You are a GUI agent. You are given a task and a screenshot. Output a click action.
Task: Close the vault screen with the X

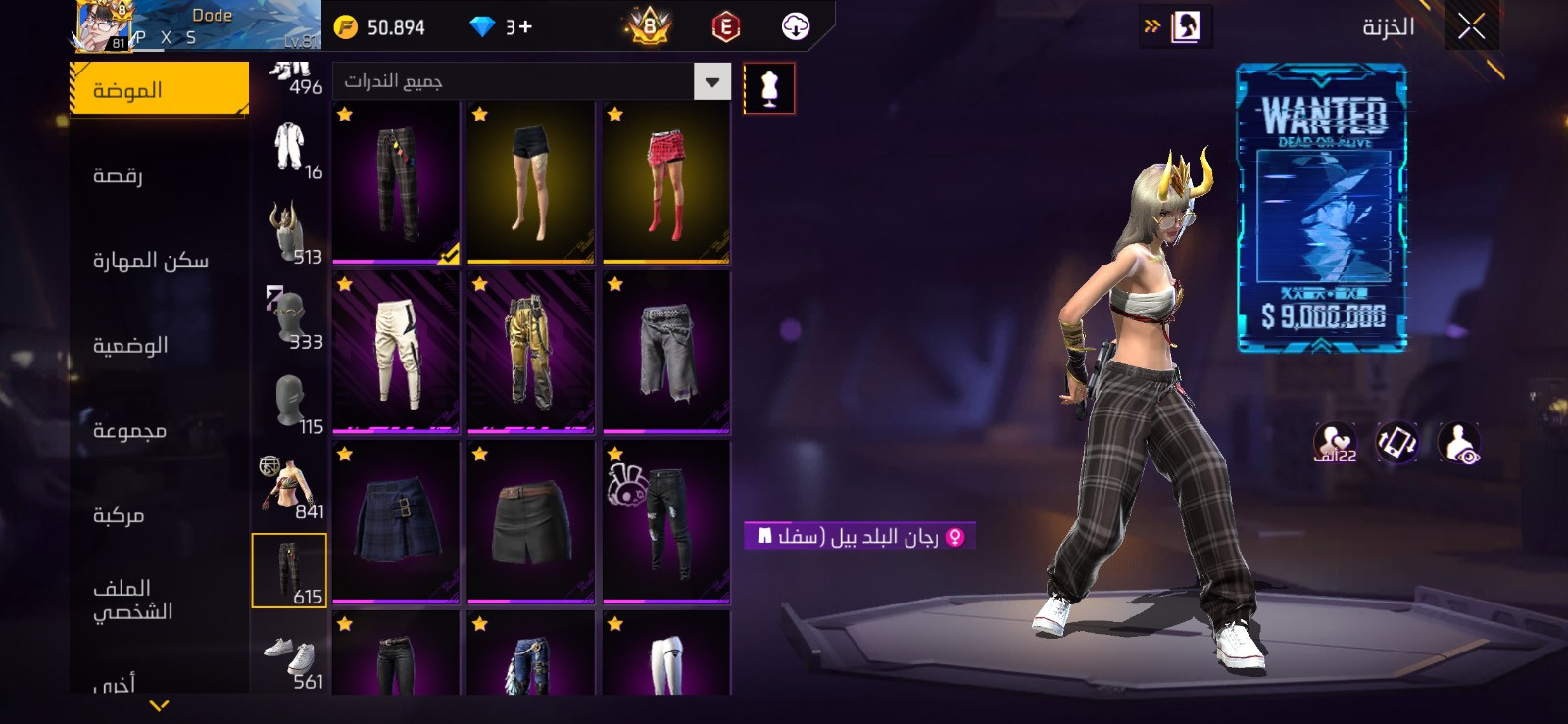coord(1471,26)
